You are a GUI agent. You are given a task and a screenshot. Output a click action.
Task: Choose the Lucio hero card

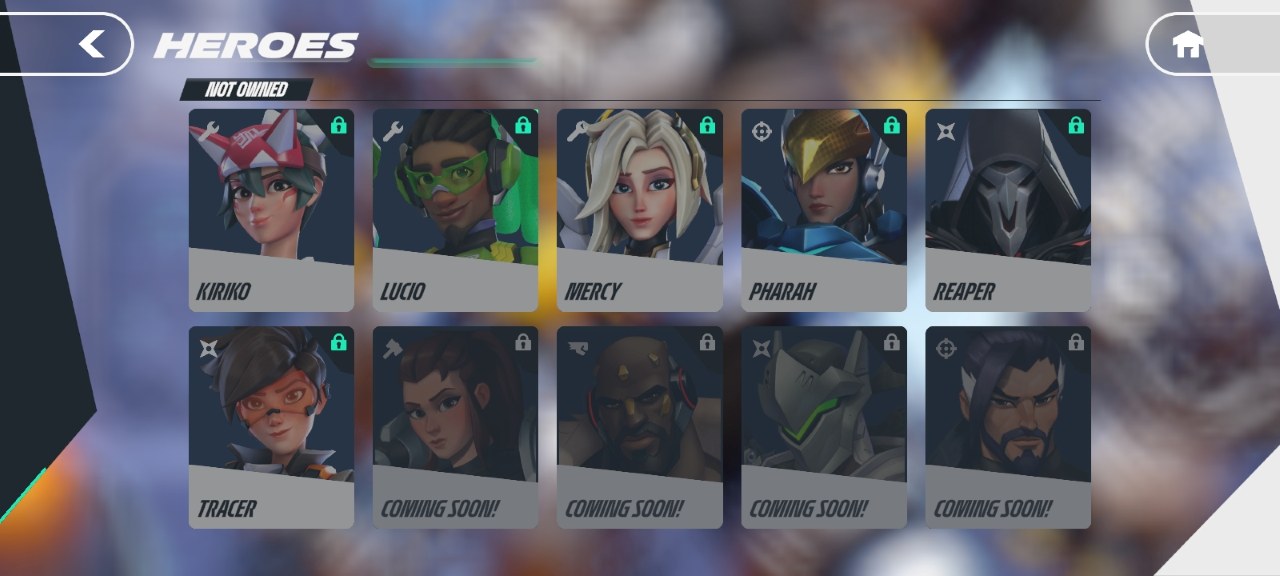pyautogui.click(x=455, y=210)
